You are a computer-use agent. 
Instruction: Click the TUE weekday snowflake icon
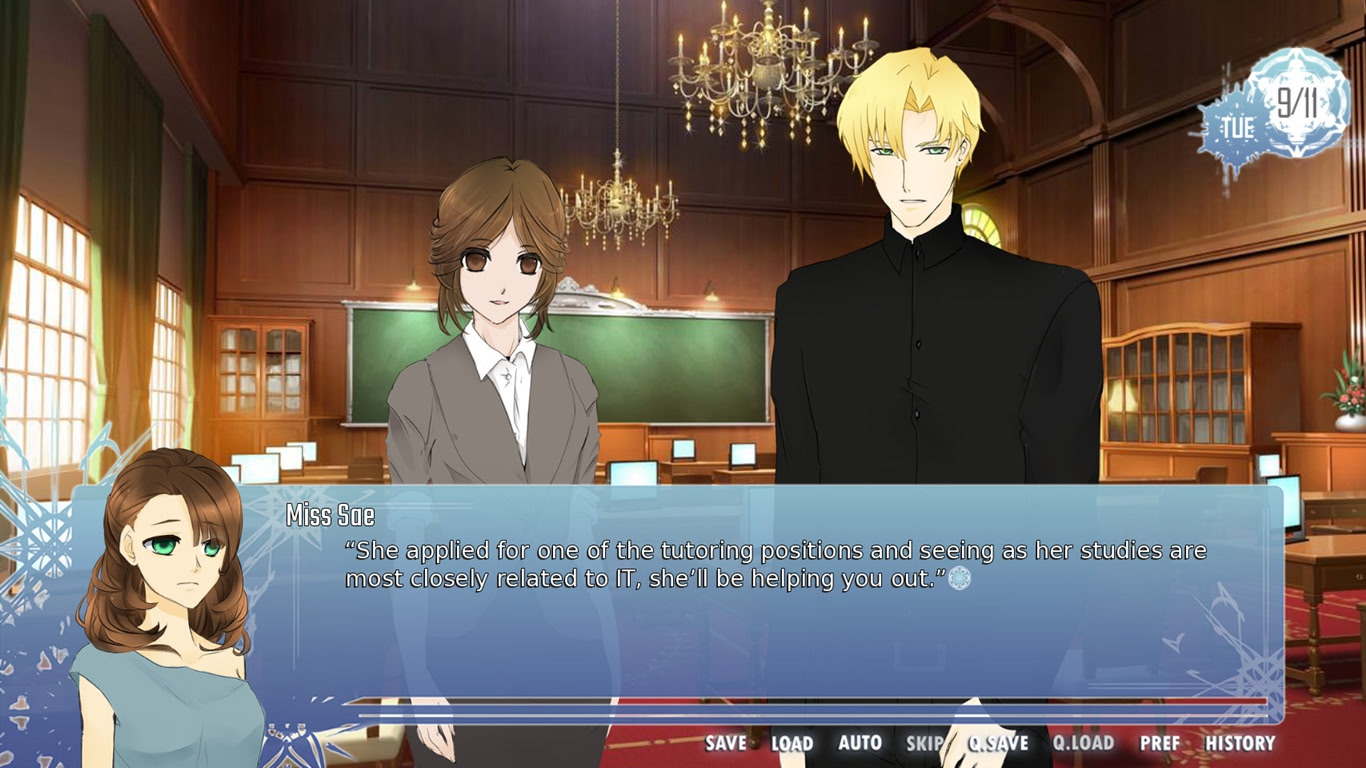point(1235,127)
